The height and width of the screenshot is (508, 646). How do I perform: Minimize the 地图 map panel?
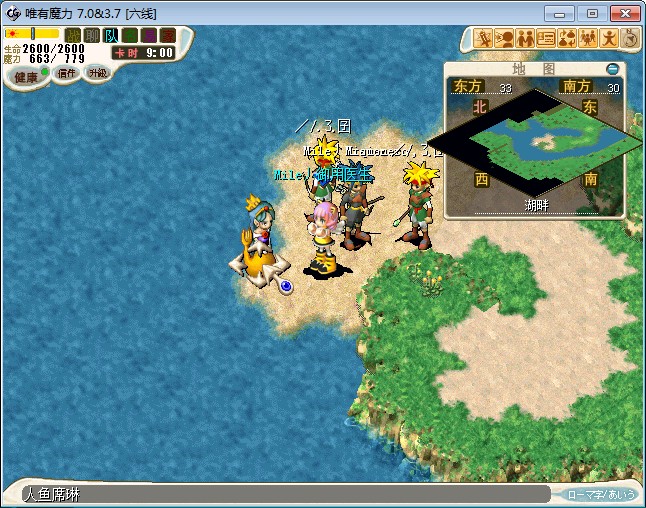point(612,69)
